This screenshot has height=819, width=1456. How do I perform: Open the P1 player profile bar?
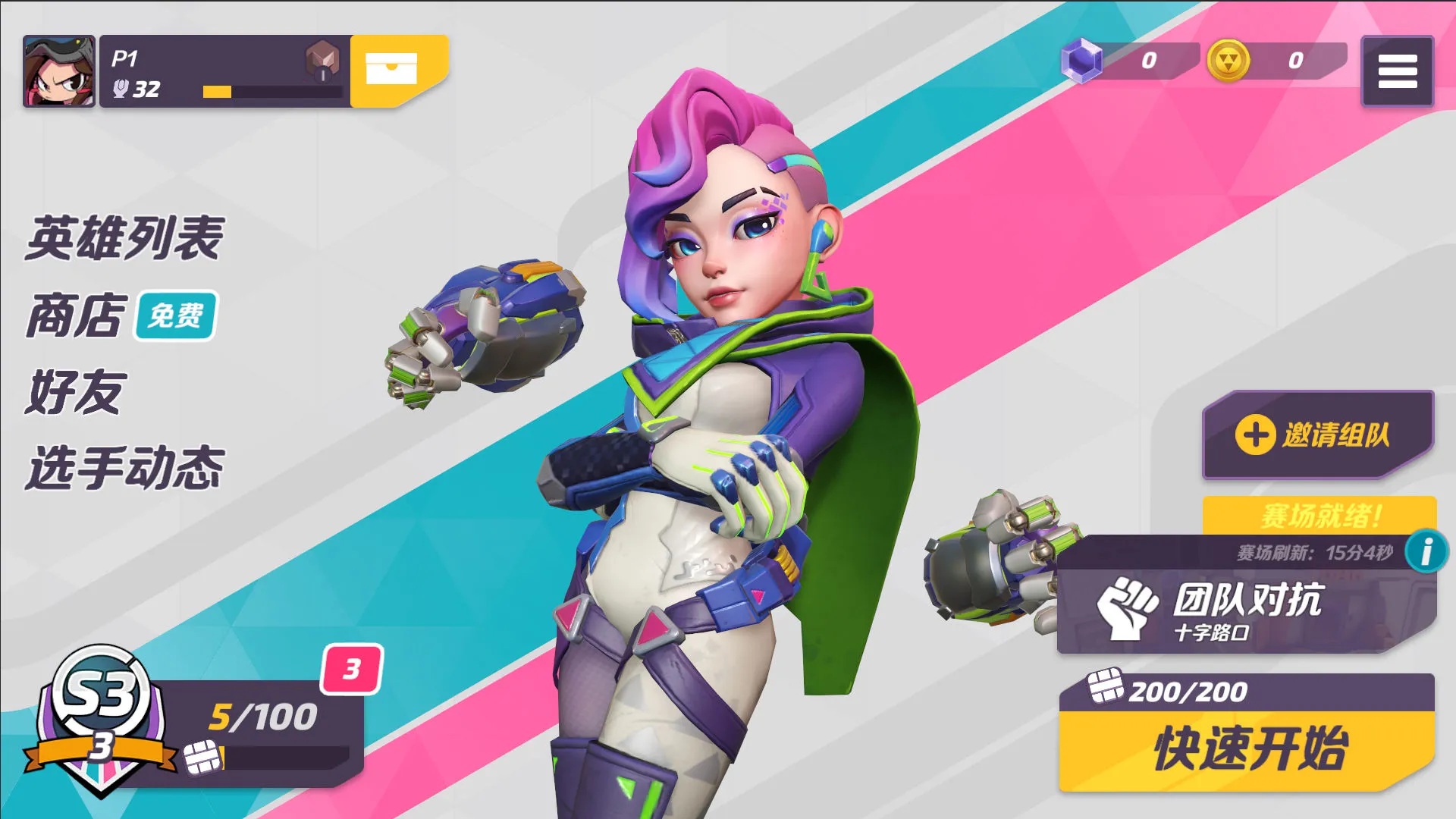[x=224, y=71]
